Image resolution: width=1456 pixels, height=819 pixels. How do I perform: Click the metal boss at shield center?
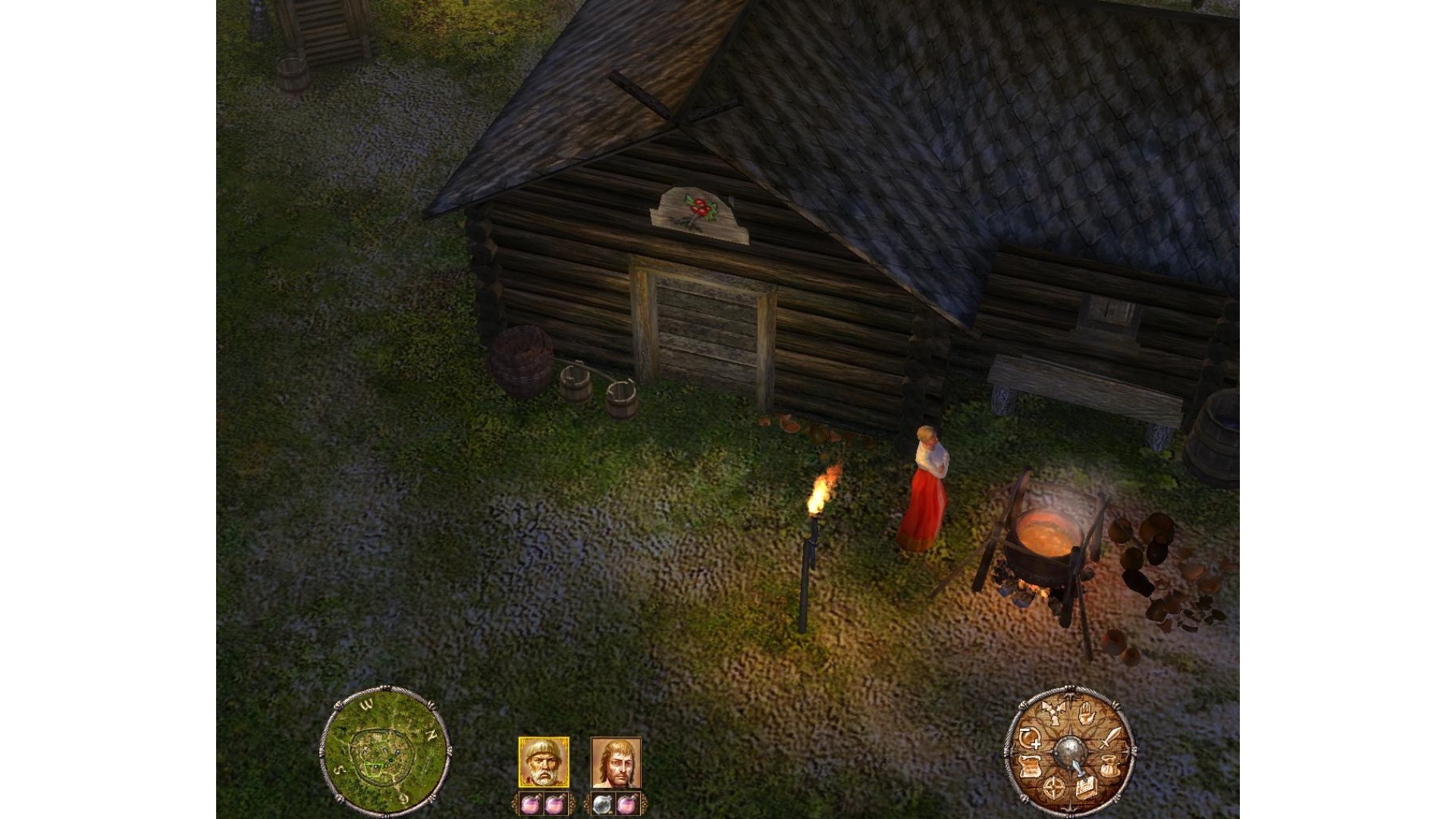(1070, 751)
